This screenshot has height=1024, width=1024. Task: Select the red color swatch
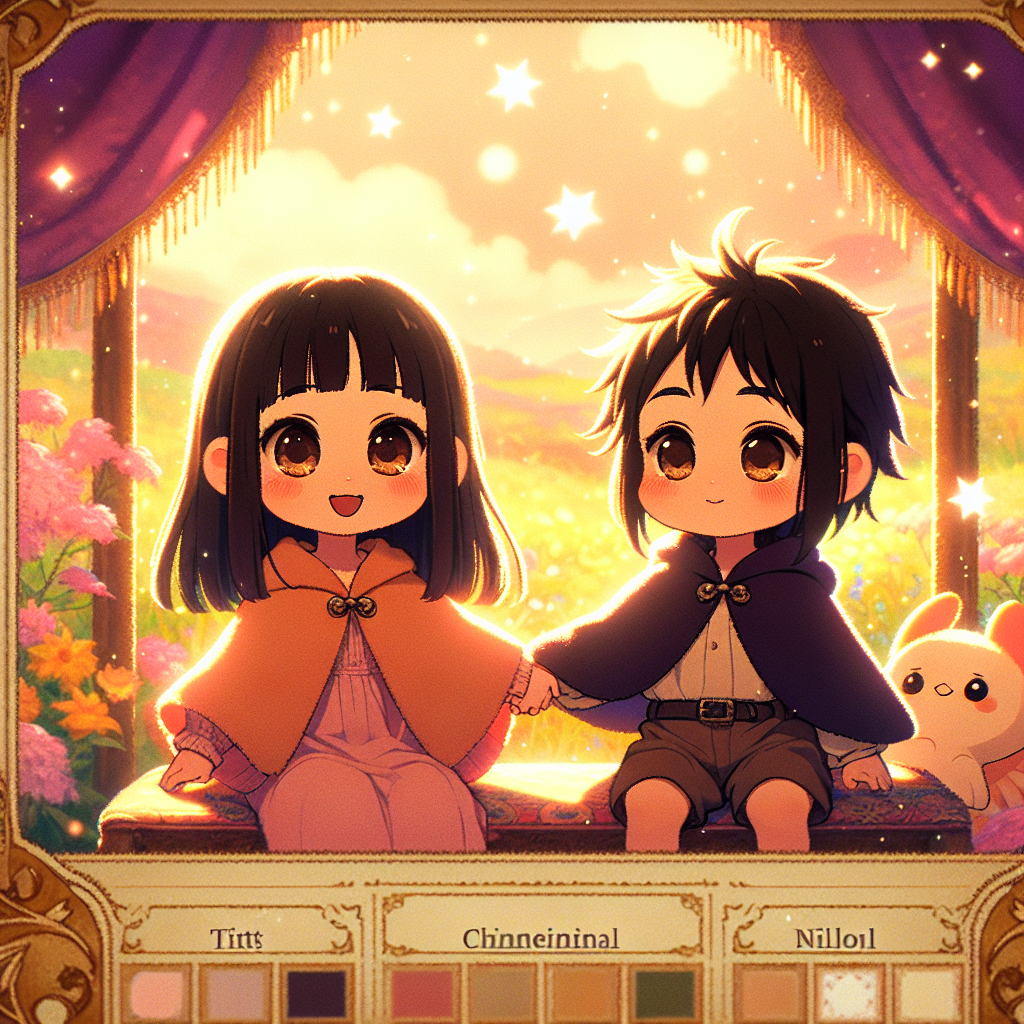[x=420, y=992]
